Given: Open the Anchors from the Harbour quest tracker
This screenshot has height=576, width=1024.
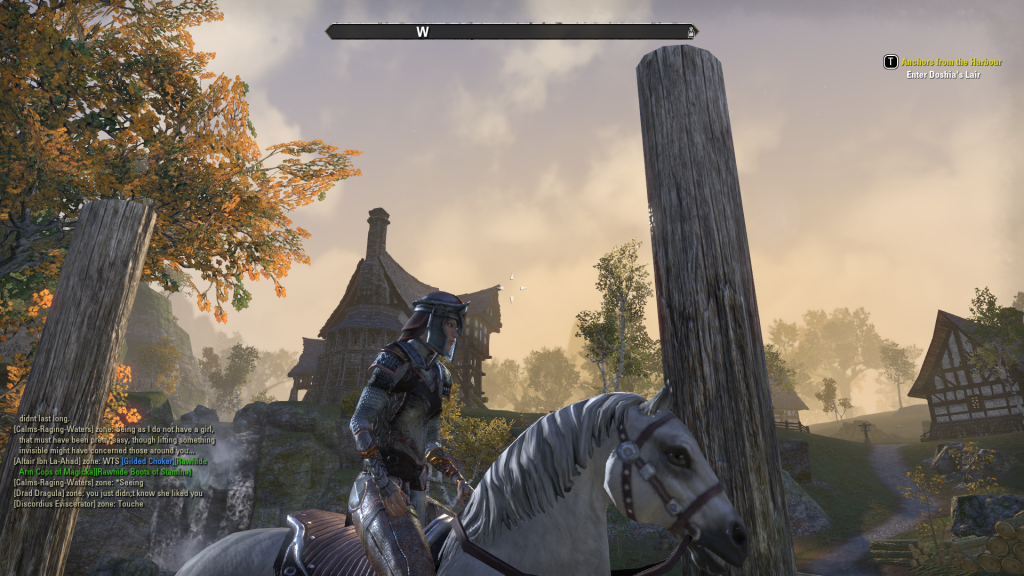Looking at the screenshot, I should pos(950,62).
